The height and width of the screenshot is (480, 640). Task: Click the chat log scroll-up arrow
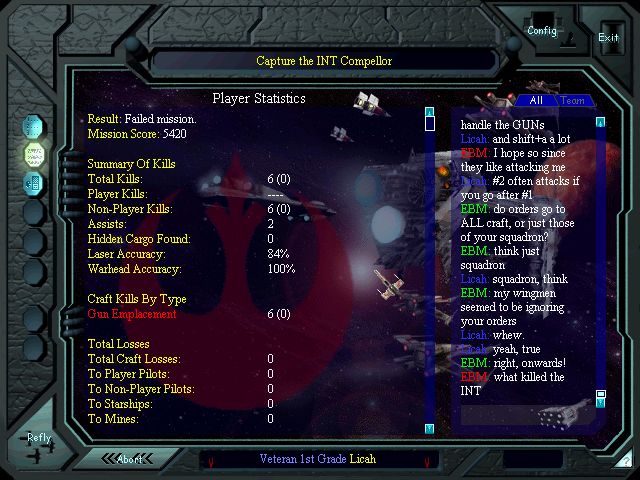[x=601, y=123]
